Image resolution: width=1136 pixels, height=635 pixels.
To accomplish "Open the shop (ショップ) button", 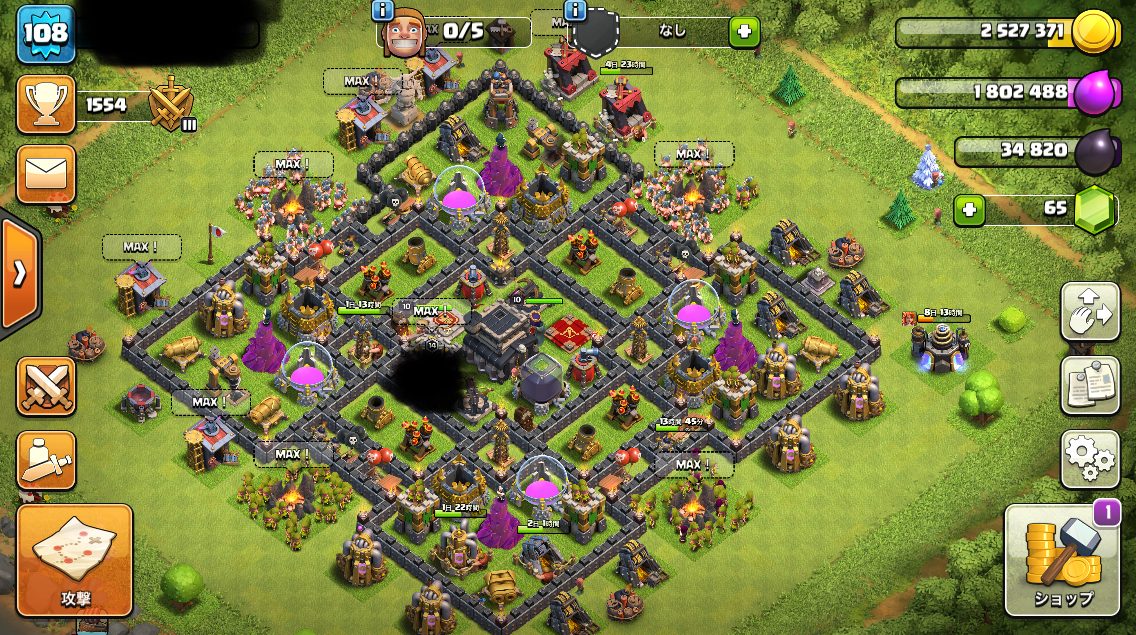I will tap(1062, 561).
